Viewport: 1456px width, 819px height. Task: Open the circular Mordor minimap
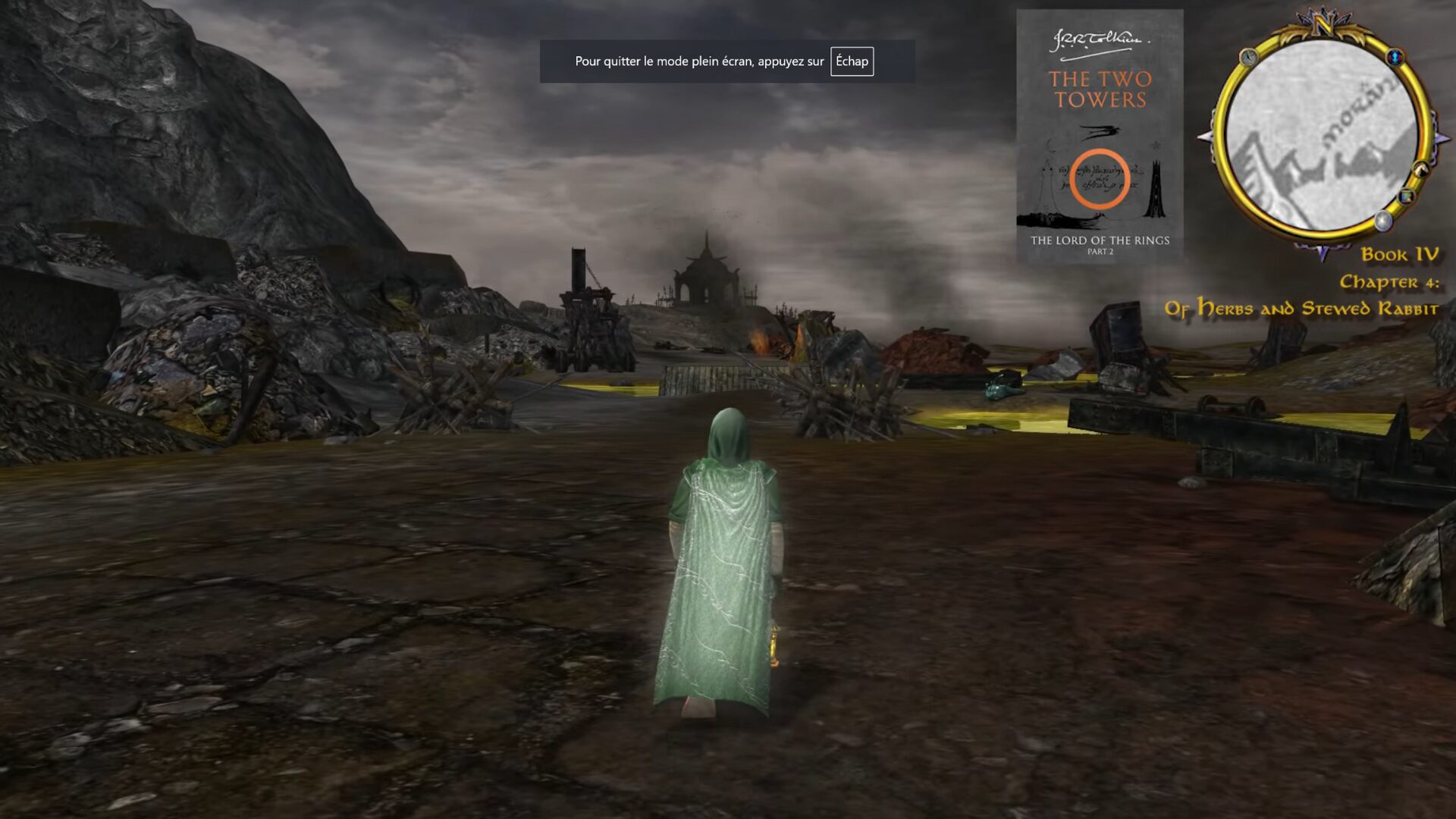click(1321, 136)
